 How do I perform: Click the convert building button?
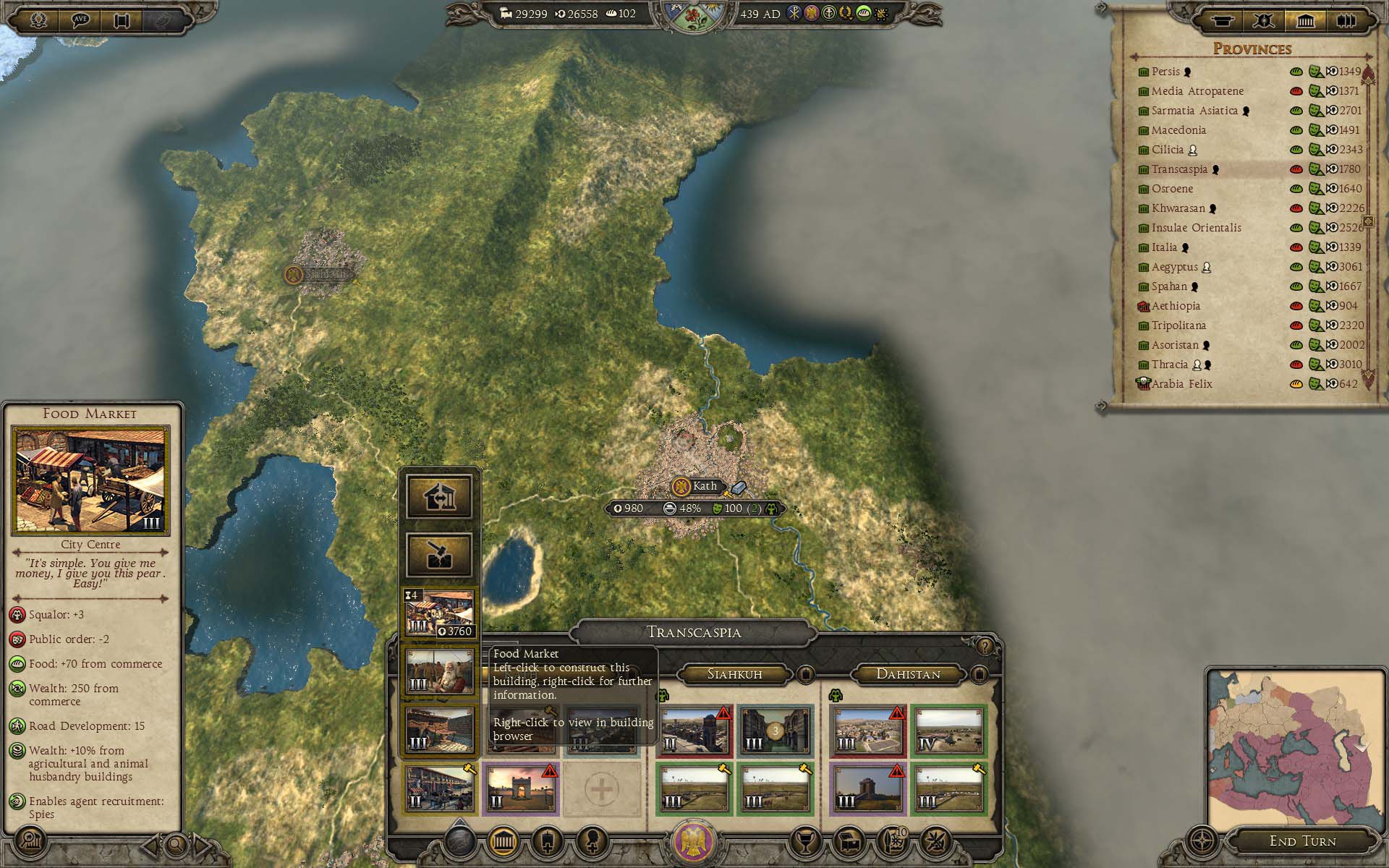click(x=439, y=496)
